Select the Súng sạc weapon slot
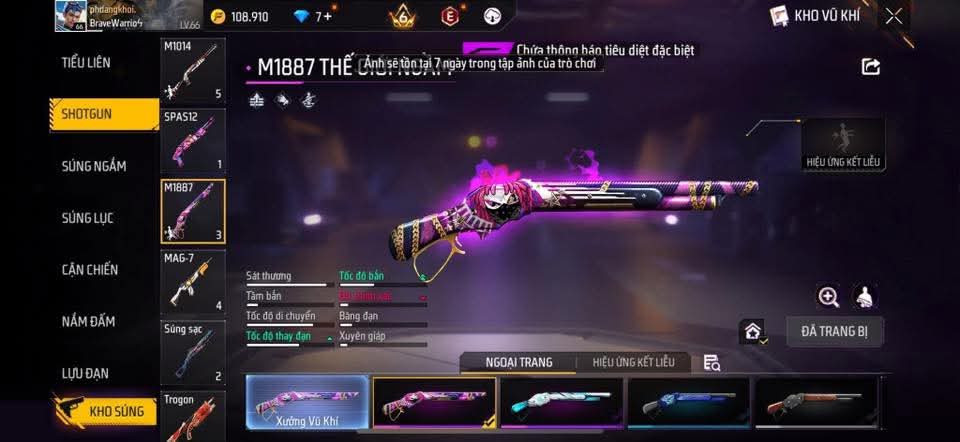The width and height of the screenshot is (960, 442). point(192,352)
